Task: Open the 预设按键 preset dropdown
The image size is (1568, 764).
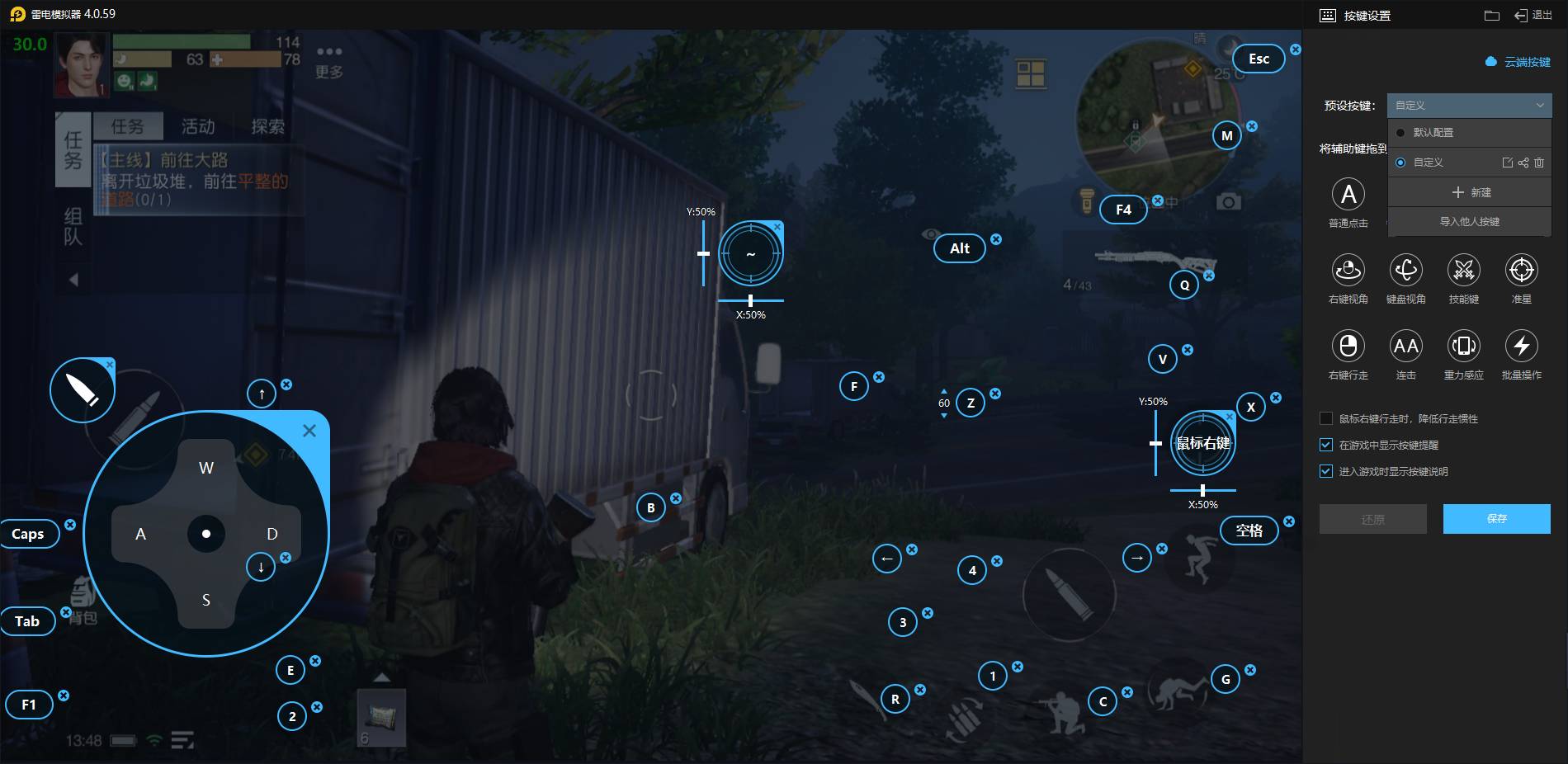Action: [x=1469, y=106]
